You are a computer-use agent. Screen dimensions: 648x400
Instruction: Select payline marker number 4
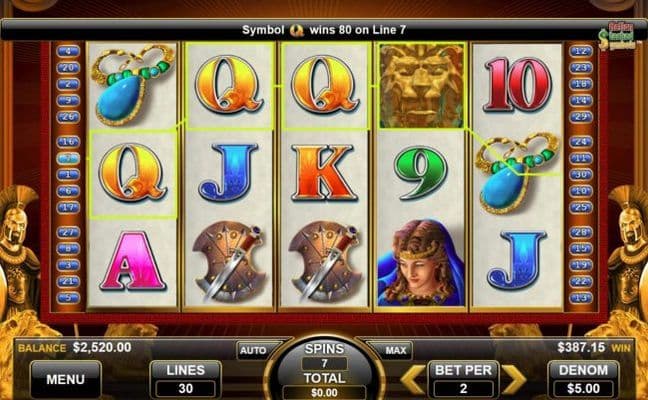tap(68, 50)
